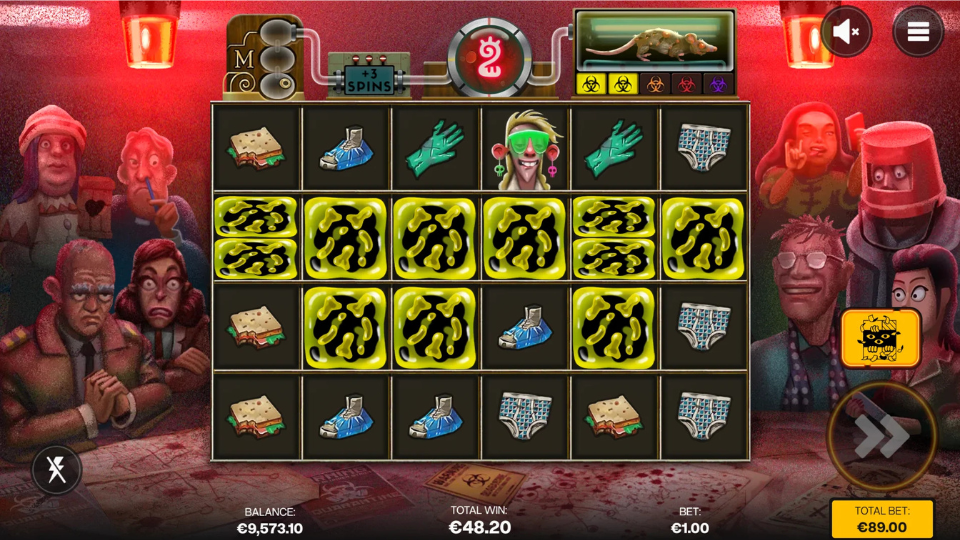Toggle the sound mute speaker button
Viewport: 960px width, 540px height.
coord(846,32)
